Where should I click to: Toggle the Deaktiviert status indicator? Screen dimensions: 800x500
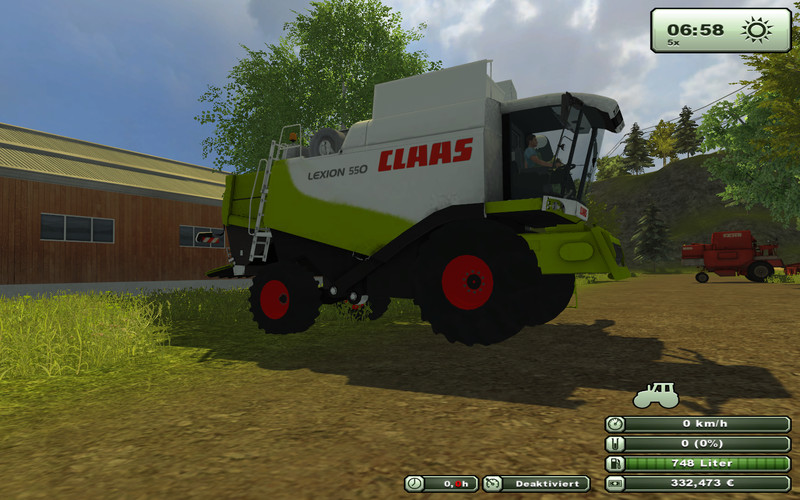click(536, 484)
